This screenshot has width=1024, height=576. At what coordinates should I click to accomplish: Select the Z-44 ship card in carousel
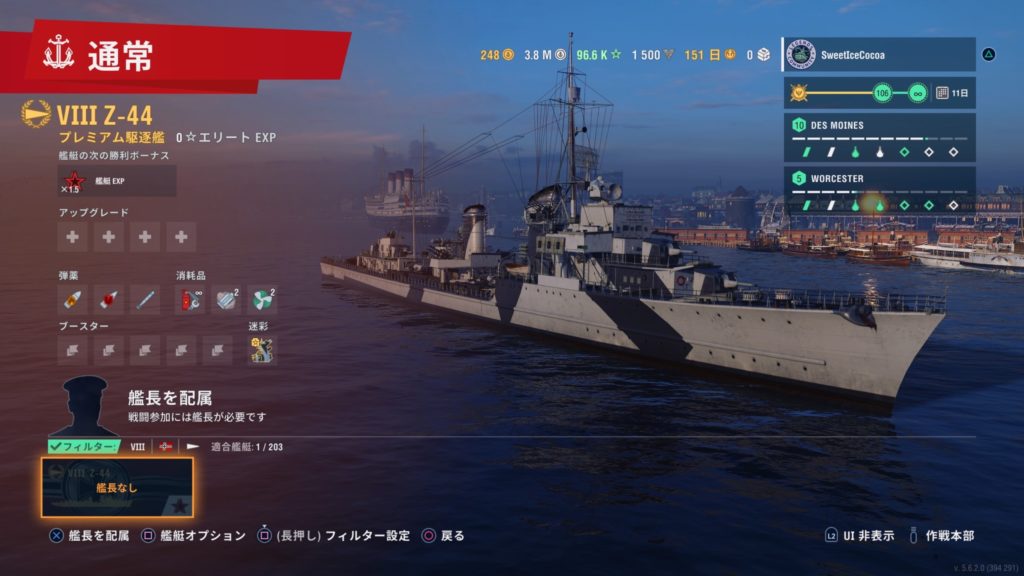[x=117, y=487]
